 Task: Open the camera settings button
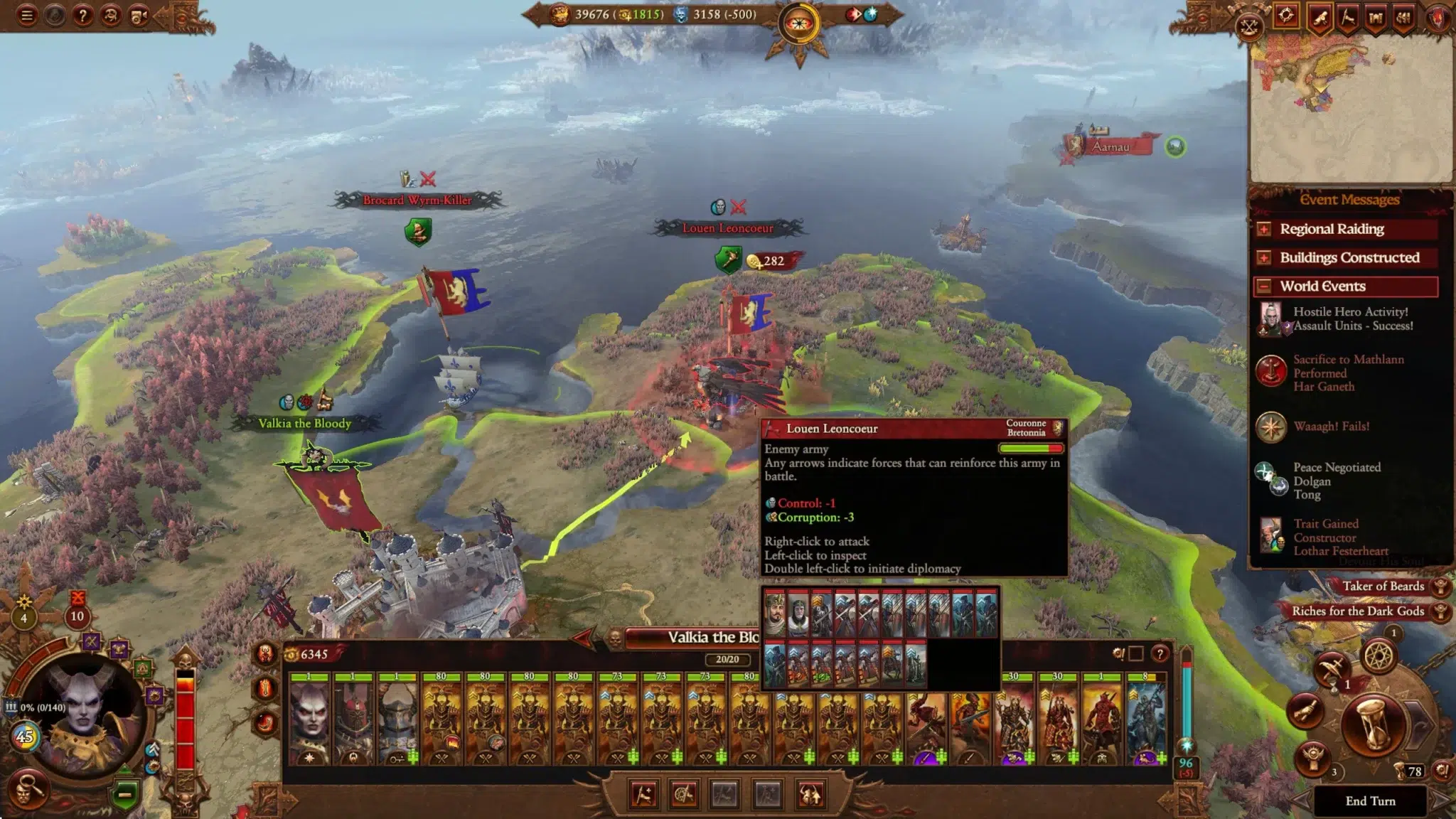tap(138, 15)
